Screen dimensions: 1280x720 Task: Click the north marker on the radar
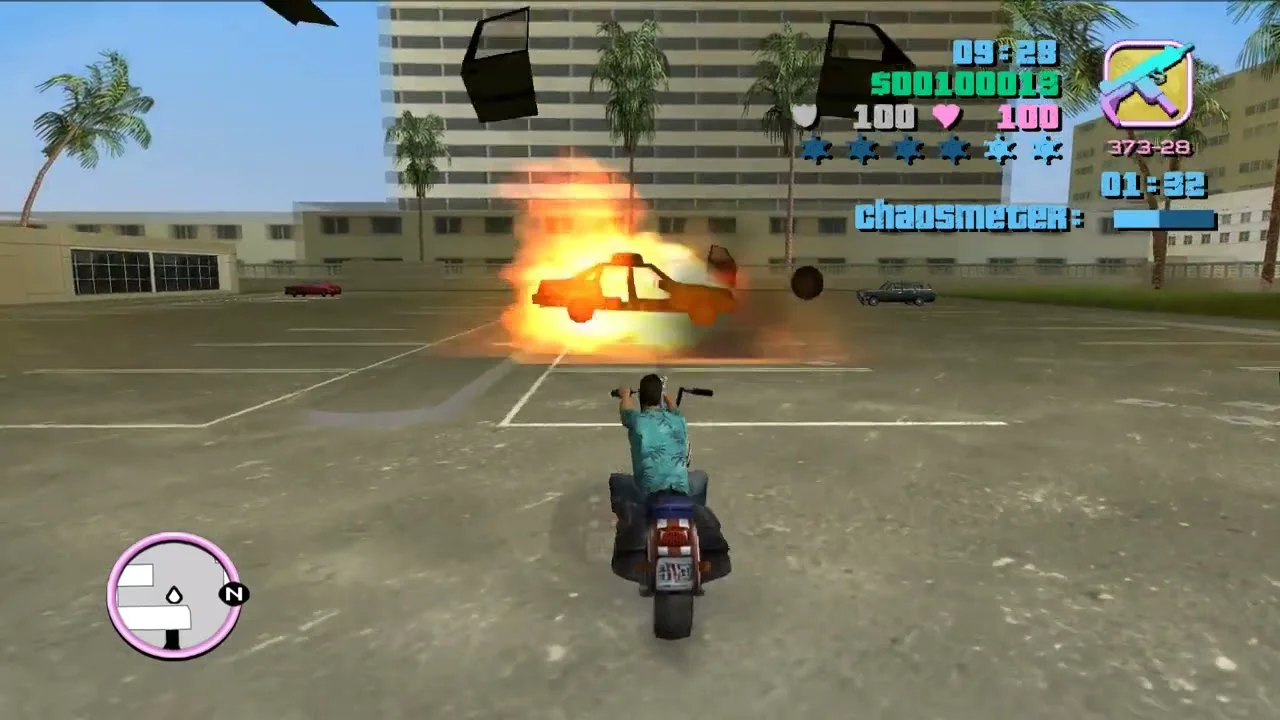234,595
